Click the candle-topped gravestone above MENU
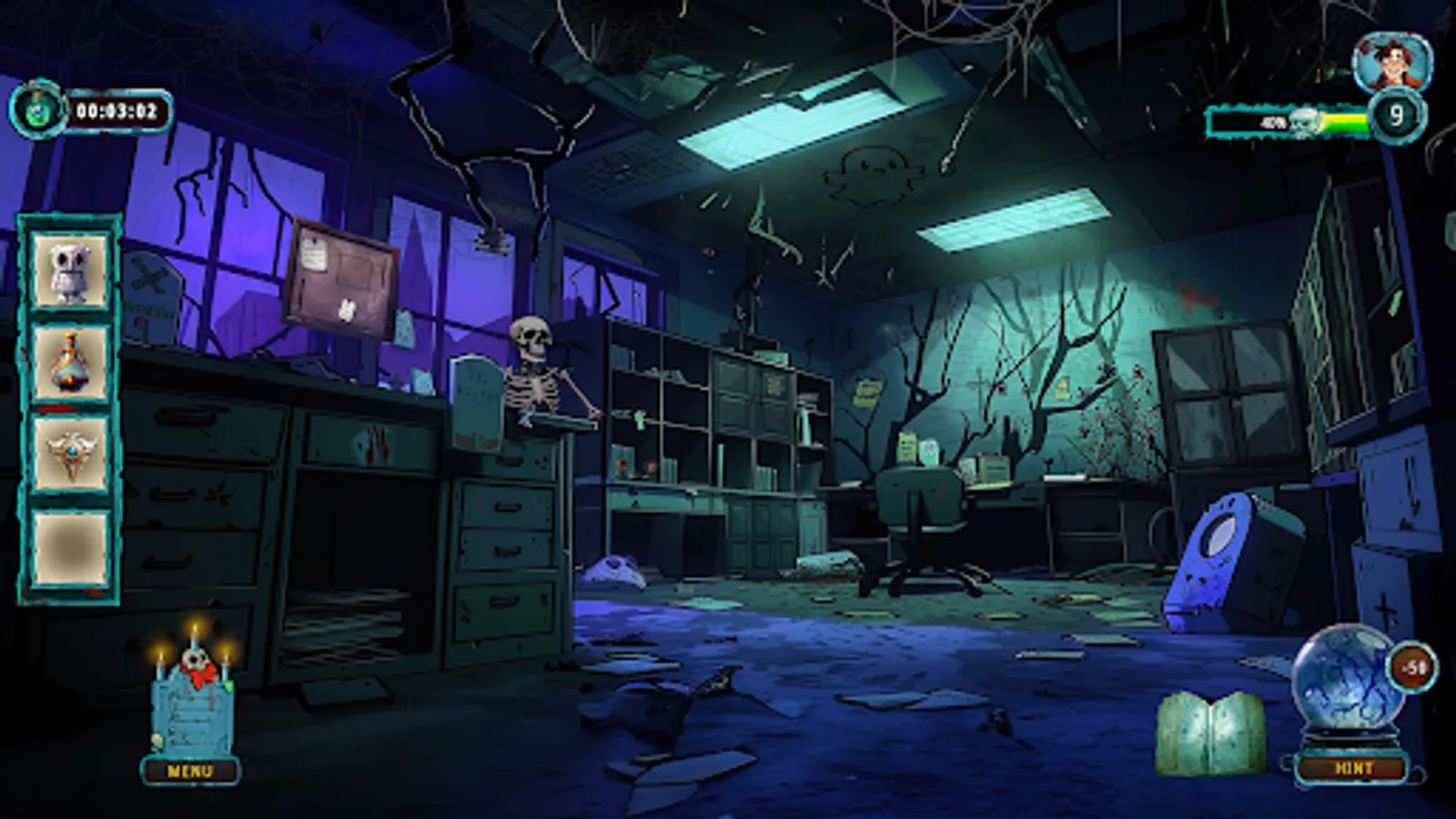 click(x=194, y=705)
